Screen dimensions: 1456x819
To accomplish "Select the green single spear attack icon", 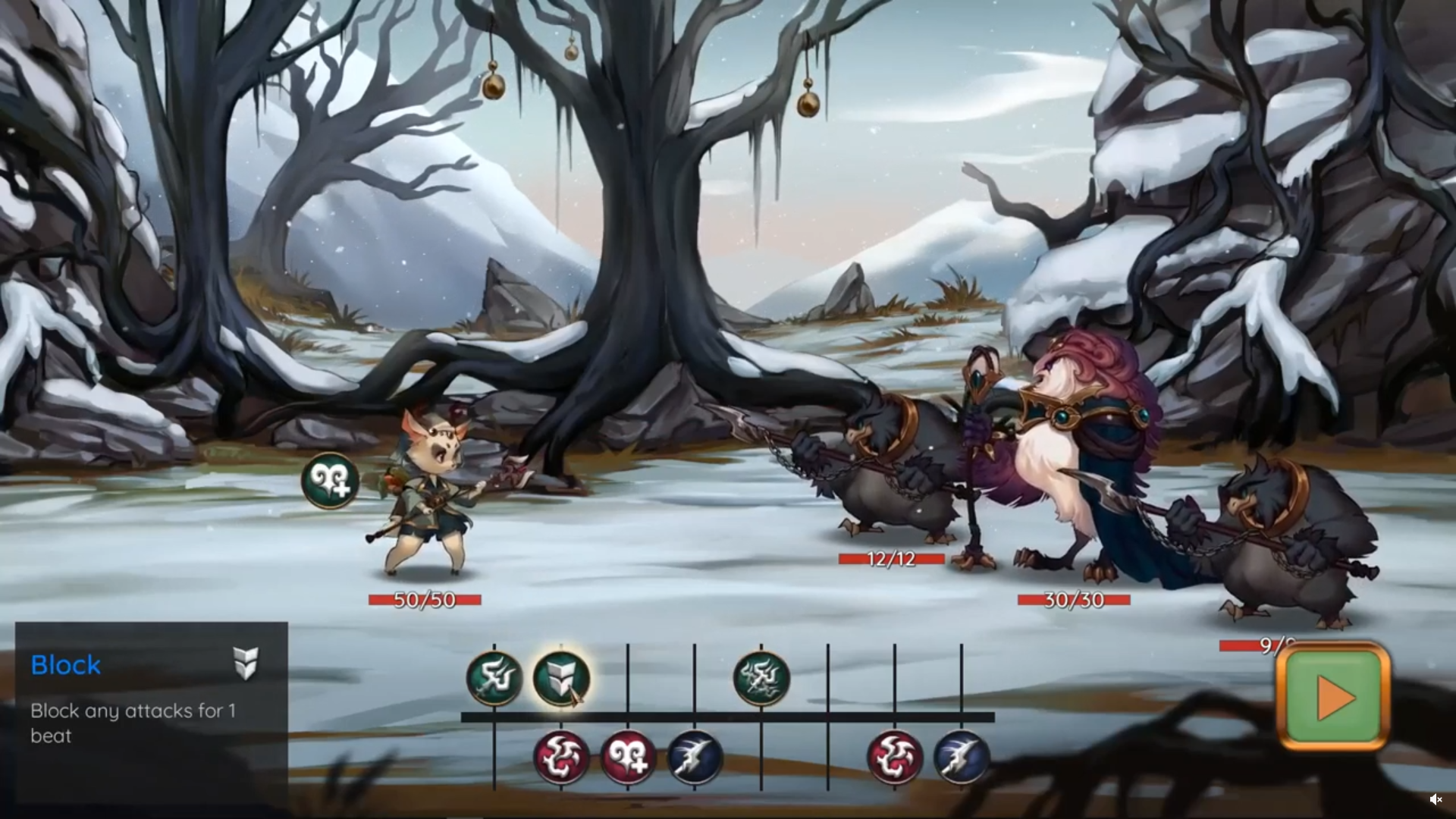I will [494, 678].
